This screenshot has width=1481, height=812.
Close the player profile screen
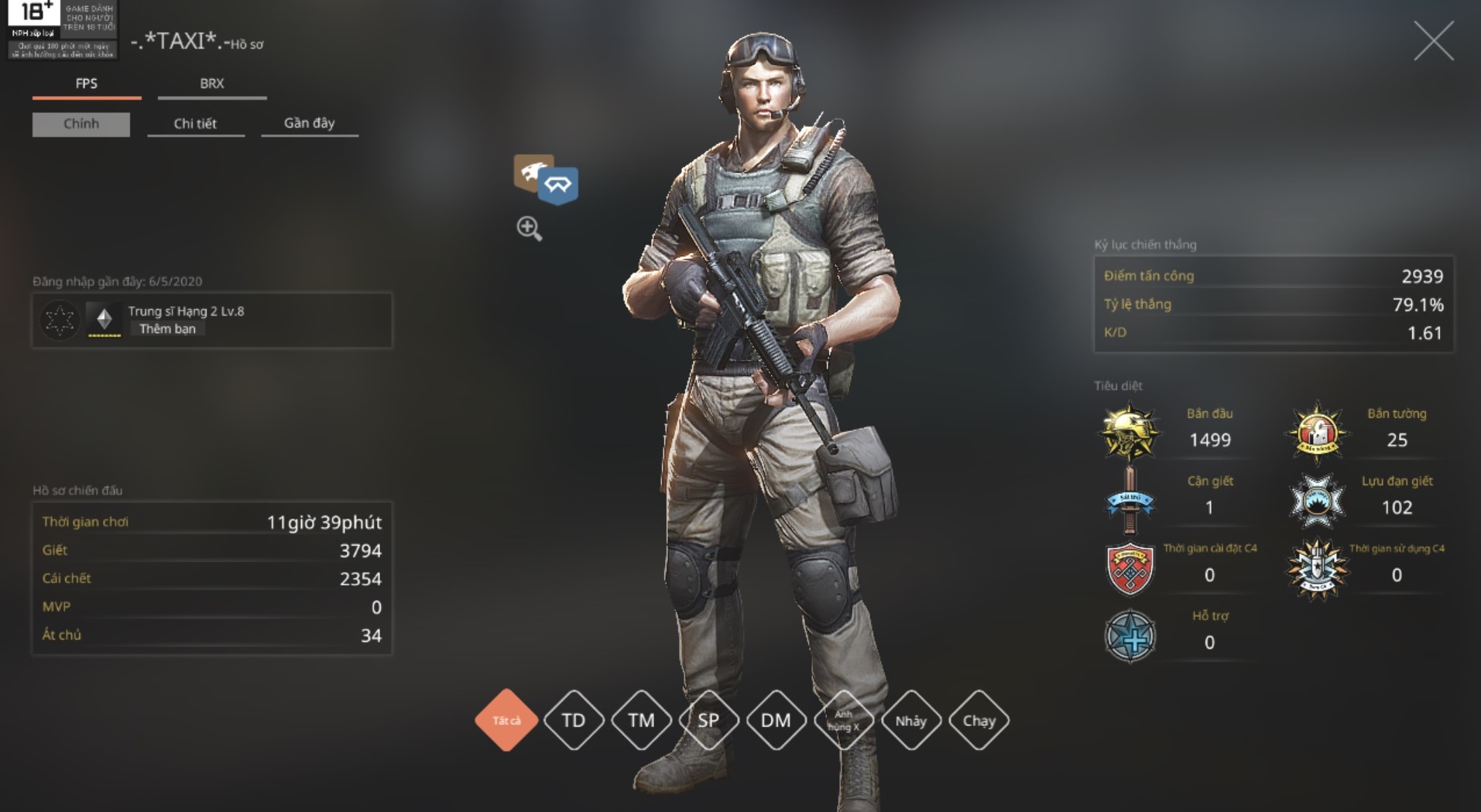tap(1433, 41)
